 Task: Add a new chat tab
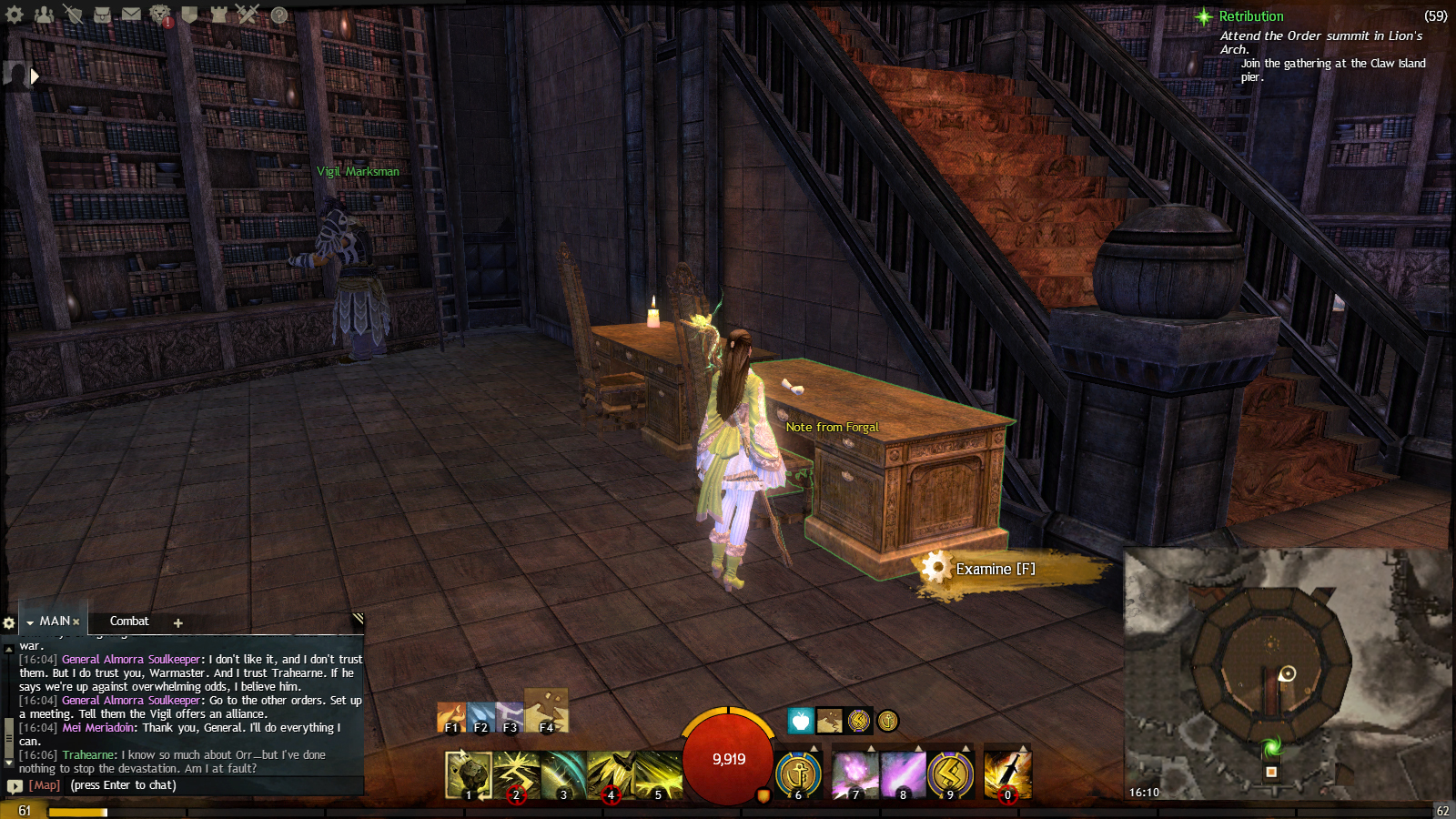(x=178, y=623)
